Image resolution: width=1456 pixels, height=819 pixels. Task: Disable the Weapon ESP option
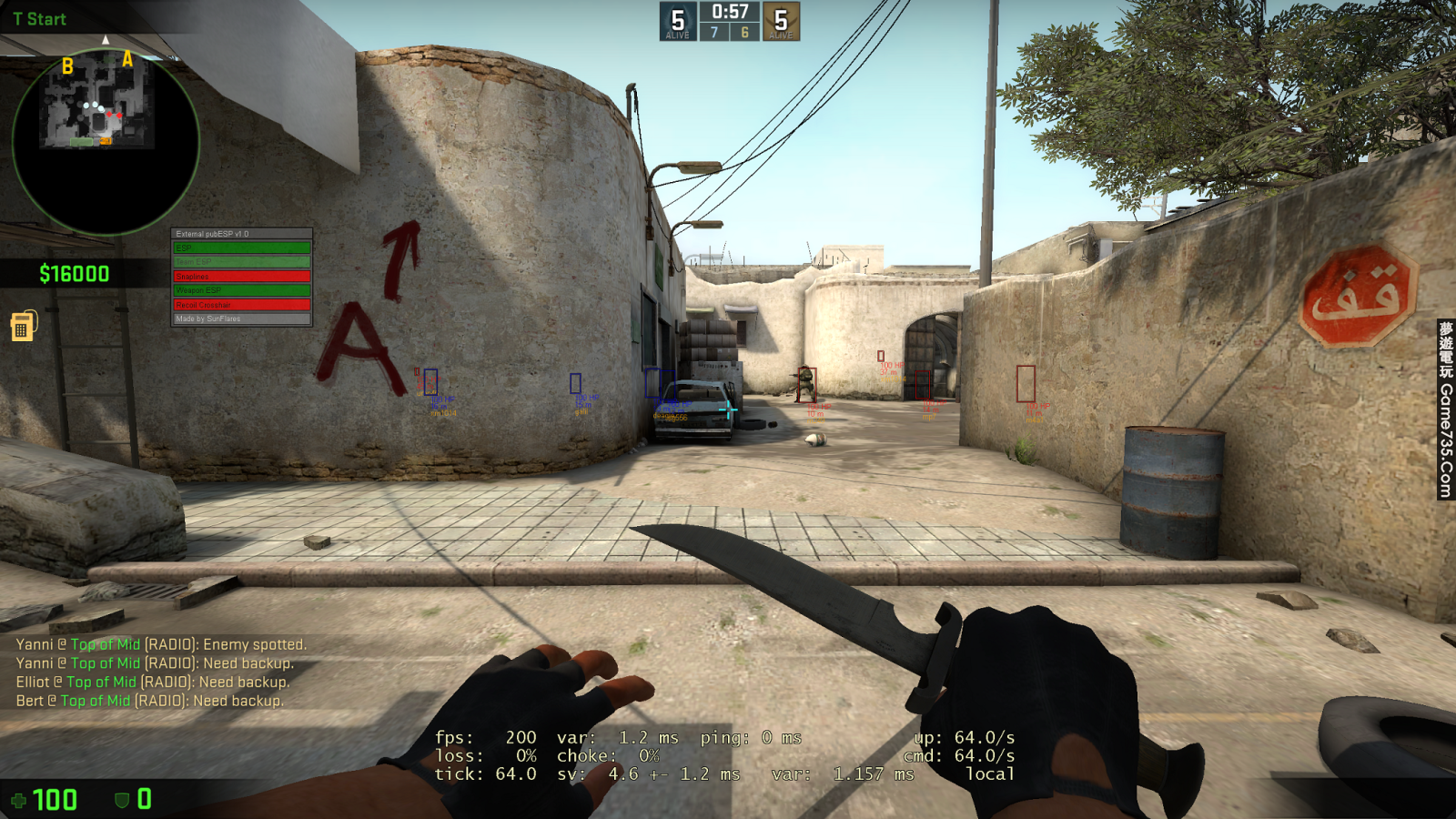tap(241, 291)
